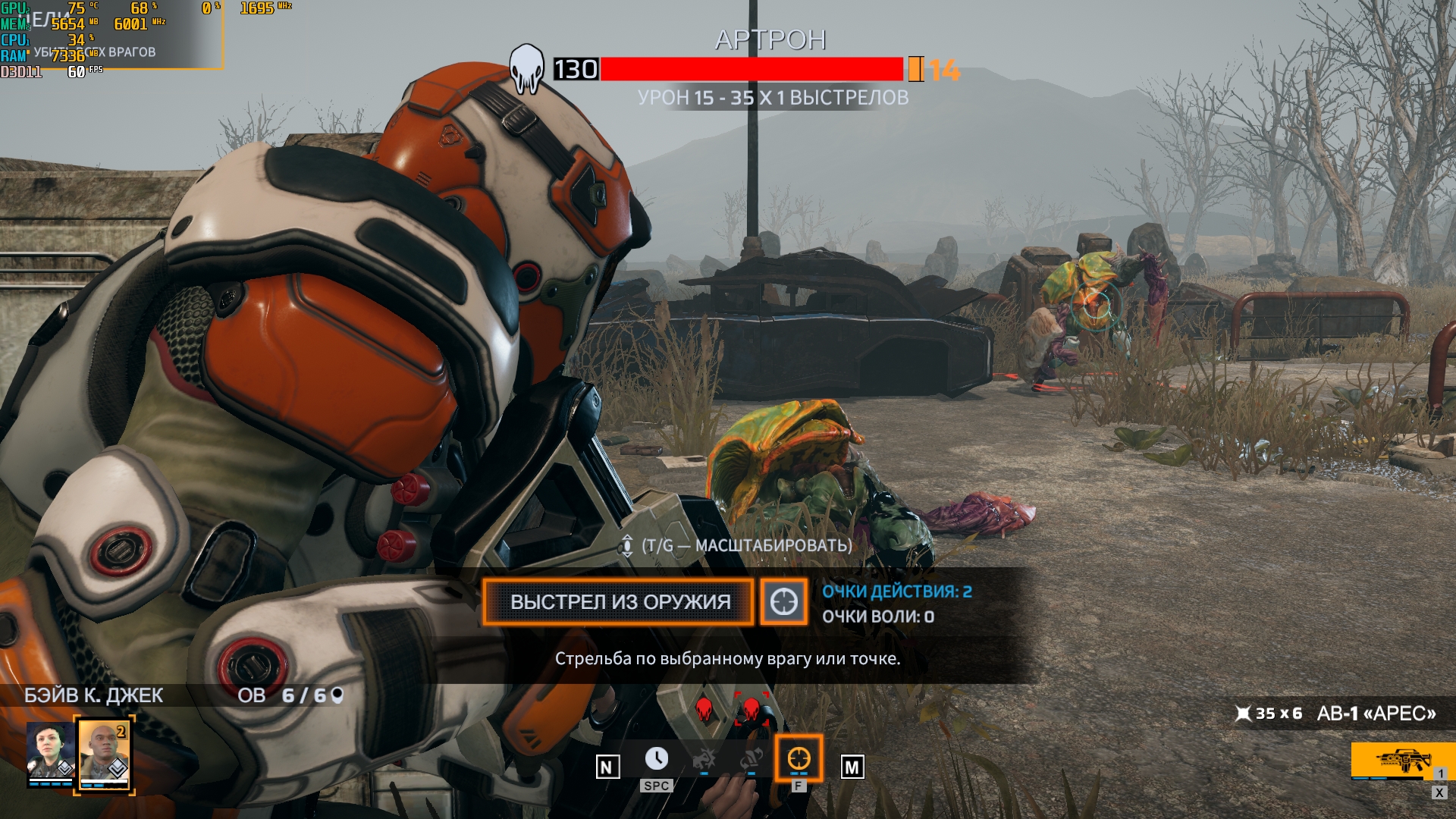Target the enemy skull without red brackets
Image resolution: width=1456 pixels, height=819 pixels.
(x=704, y=710)
